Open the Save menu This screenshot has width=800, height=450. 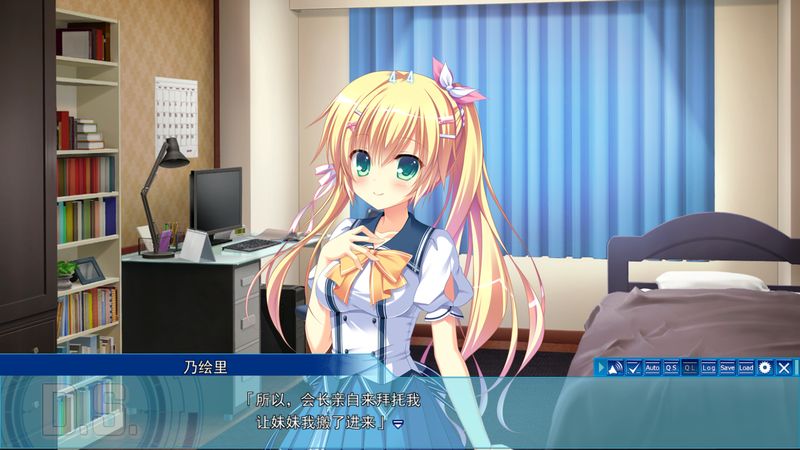[727, 367]
